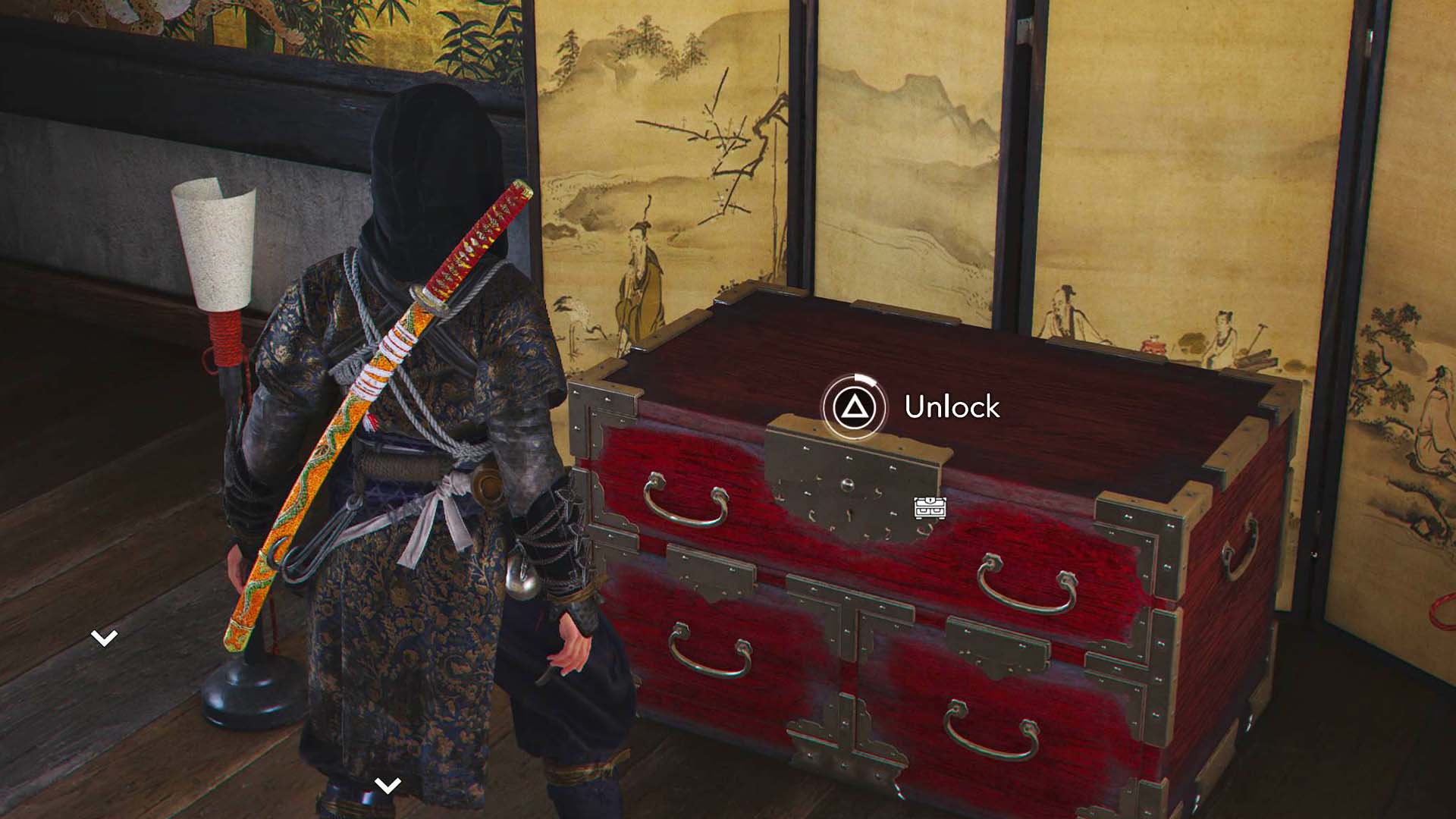Click the 'Unlock' text label

click(952, 406)
